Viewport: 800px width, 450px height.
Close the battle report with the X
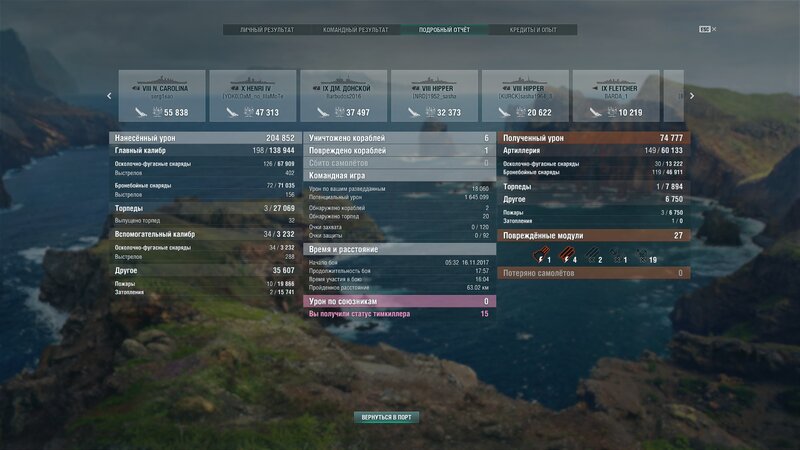click(x=714, y=29)
